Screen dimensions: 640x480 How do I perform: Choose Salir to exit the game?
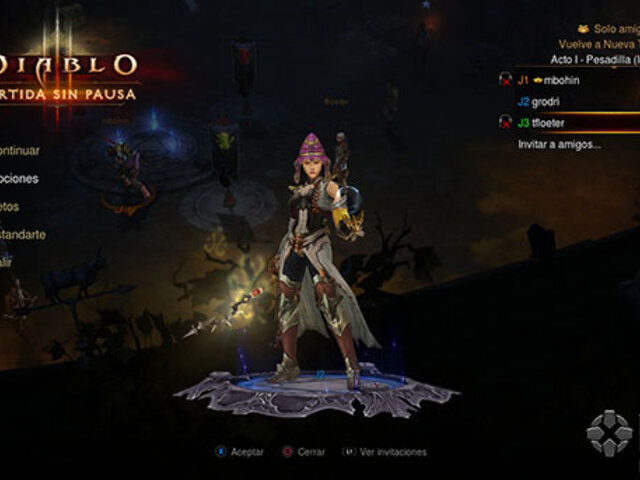(x=6, y=261)
